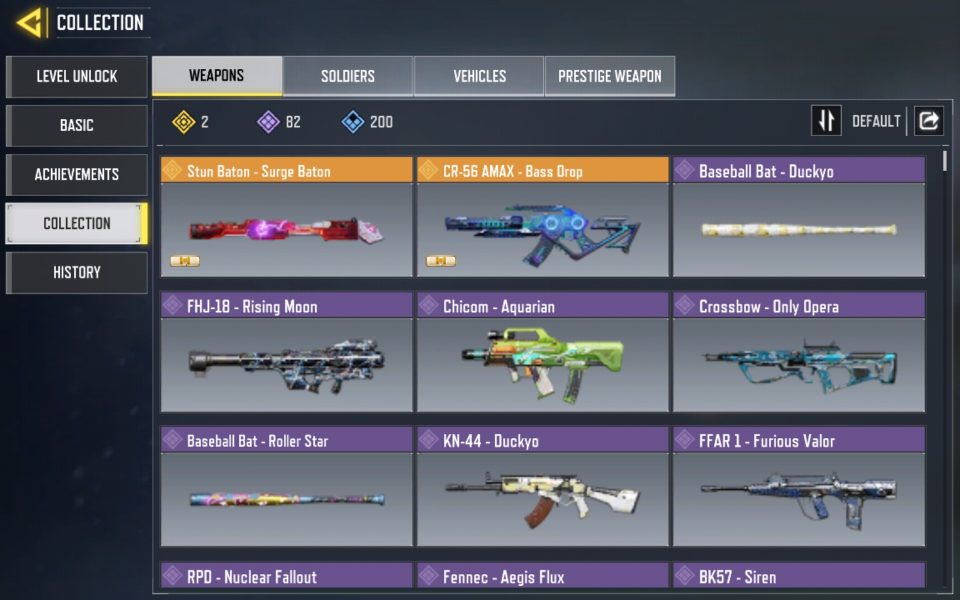
Task: Select the Chicom - Aquarian weapon card
Action: (x=542, y=352)
